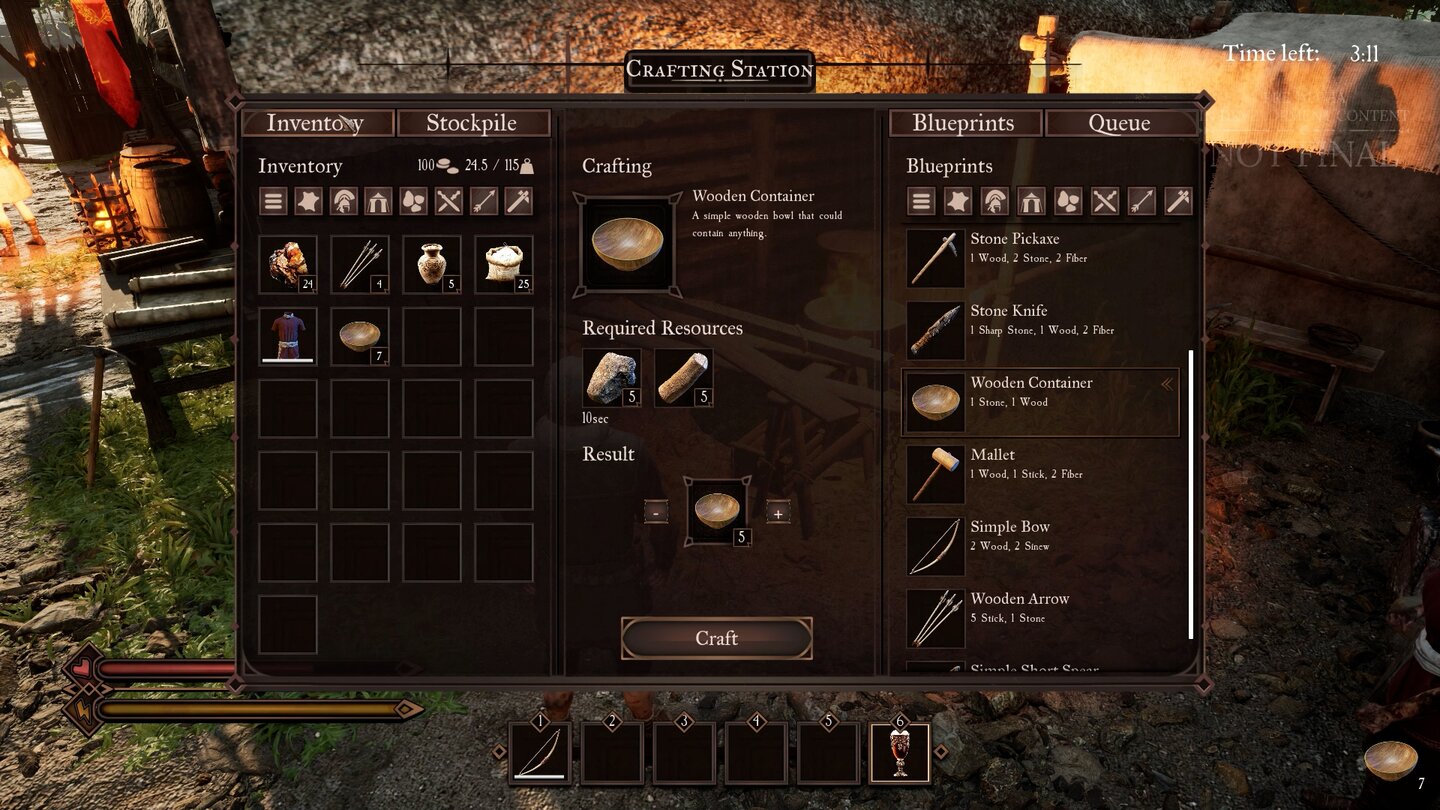This screenshot has height=810, width=1440.
Task: Switch to the Inventory tab
Action: [315, 123]
